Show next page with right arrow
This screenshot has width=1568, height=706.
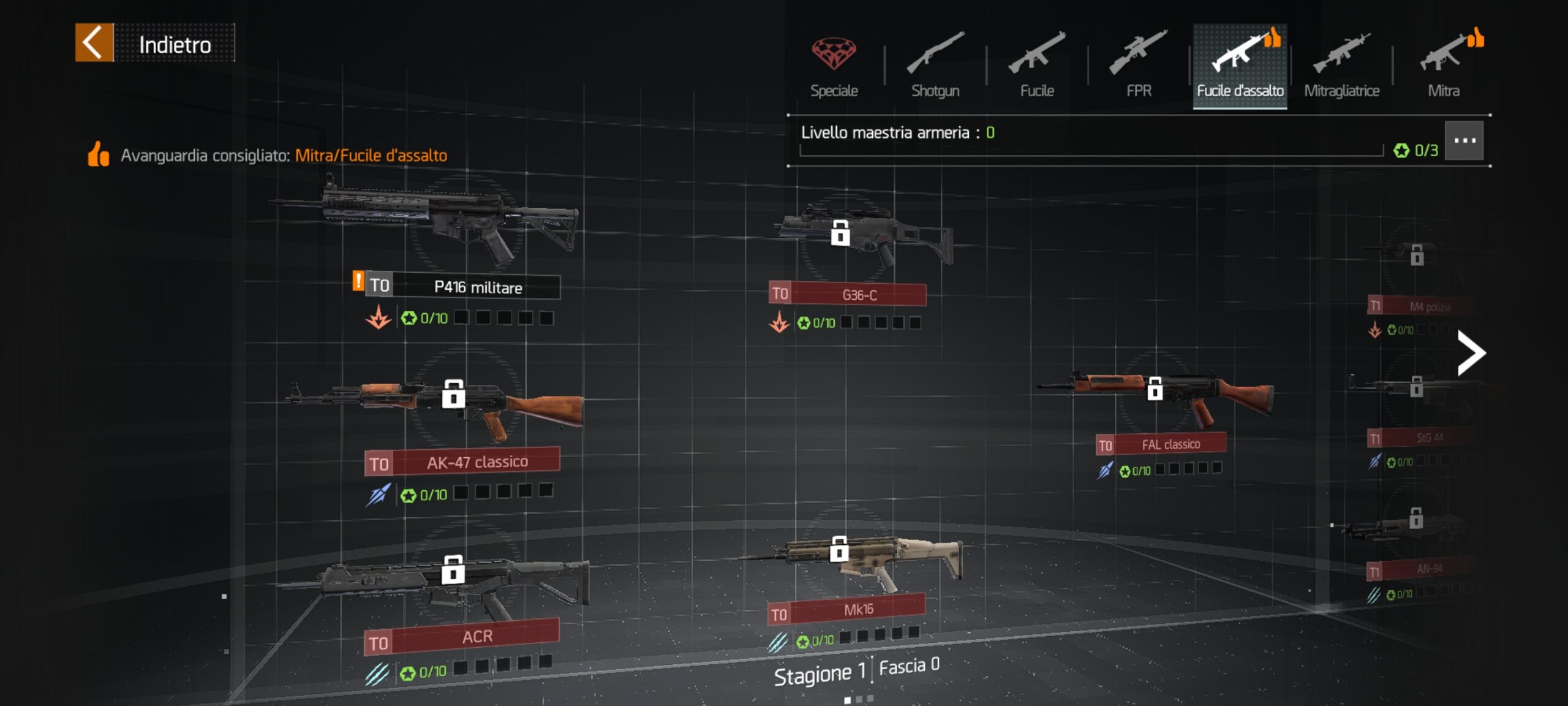point(1470,352)
